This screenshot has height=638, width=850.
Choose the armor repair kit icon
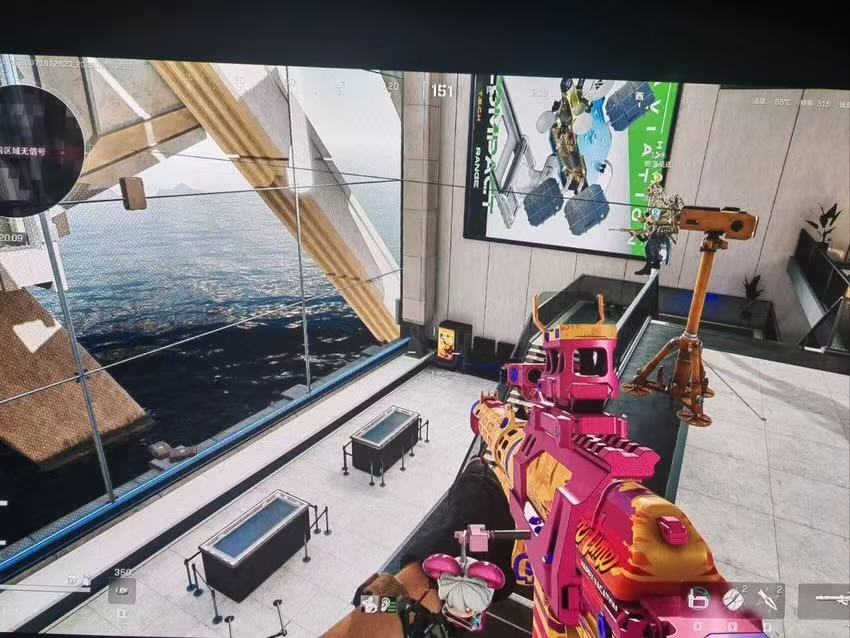(x=702, y=600)
